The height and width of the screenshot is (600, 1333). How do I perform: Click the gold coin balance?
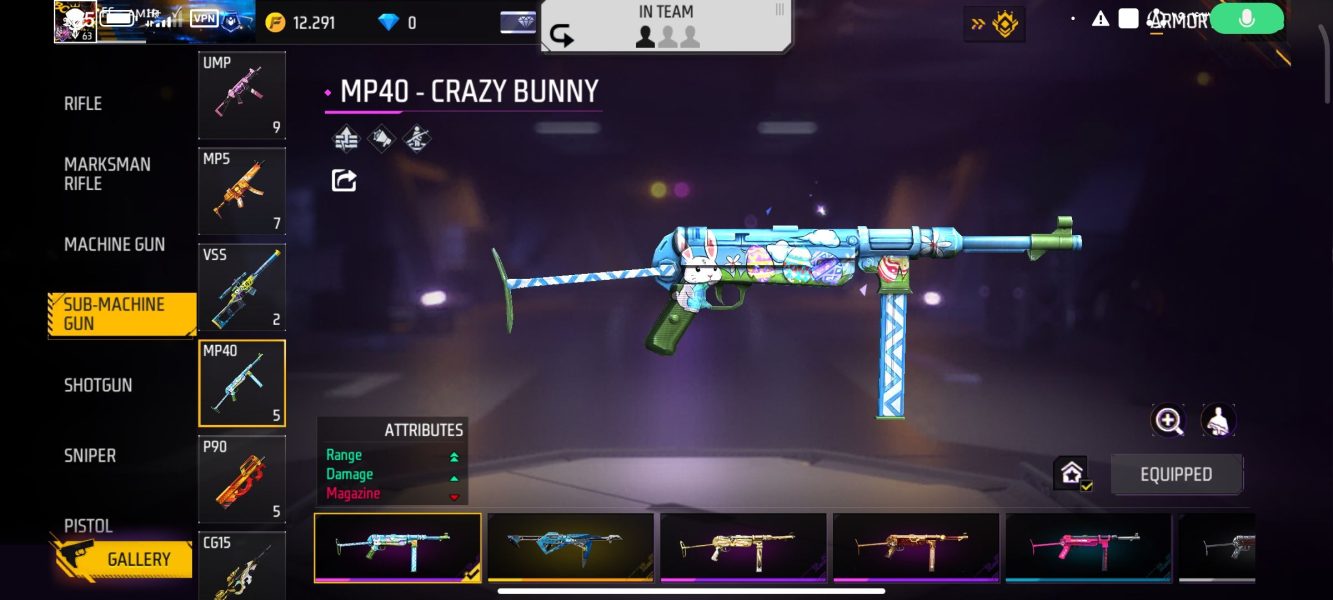tap(301, 22)
